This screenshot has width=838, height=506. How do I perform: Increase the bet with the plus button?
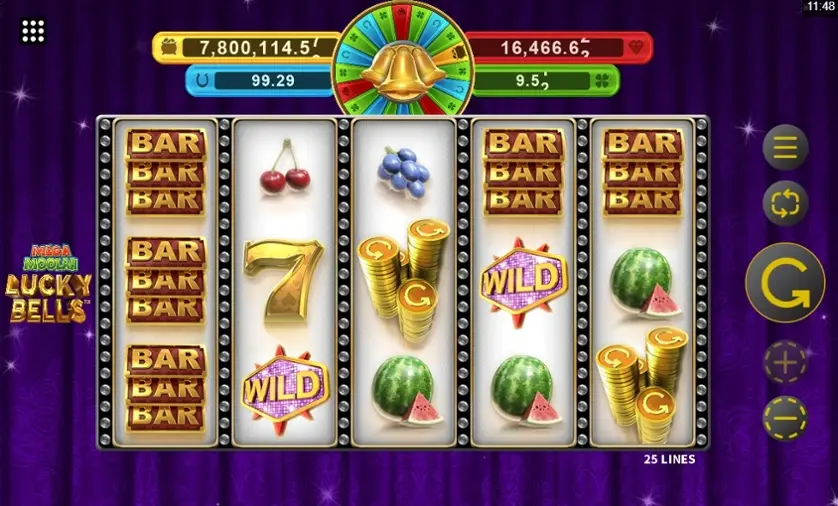point(785,363)
